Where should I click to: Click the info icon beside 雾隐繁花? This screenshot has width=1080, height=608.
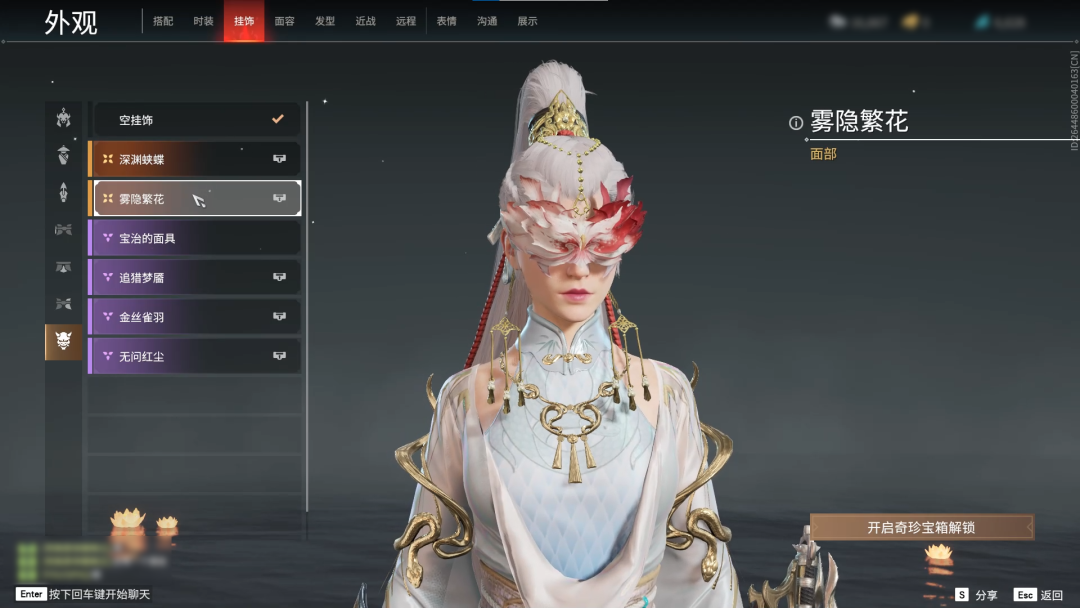pyautogui.click(x=796, y=123)
